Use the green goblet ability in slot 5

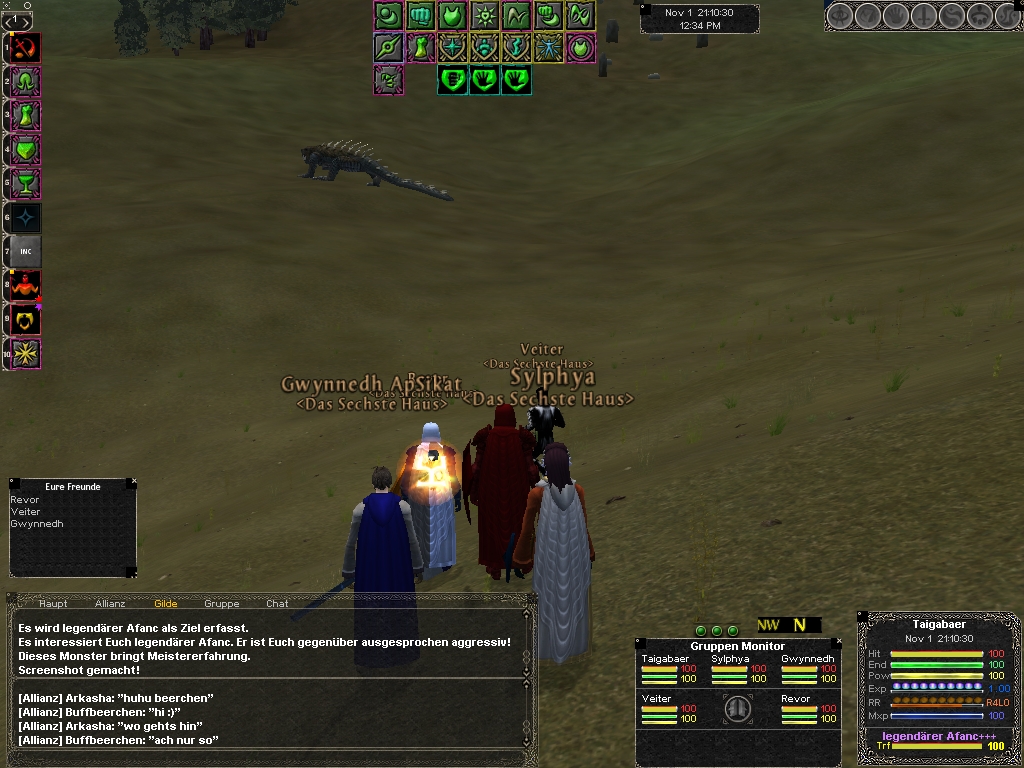[26, 183]
